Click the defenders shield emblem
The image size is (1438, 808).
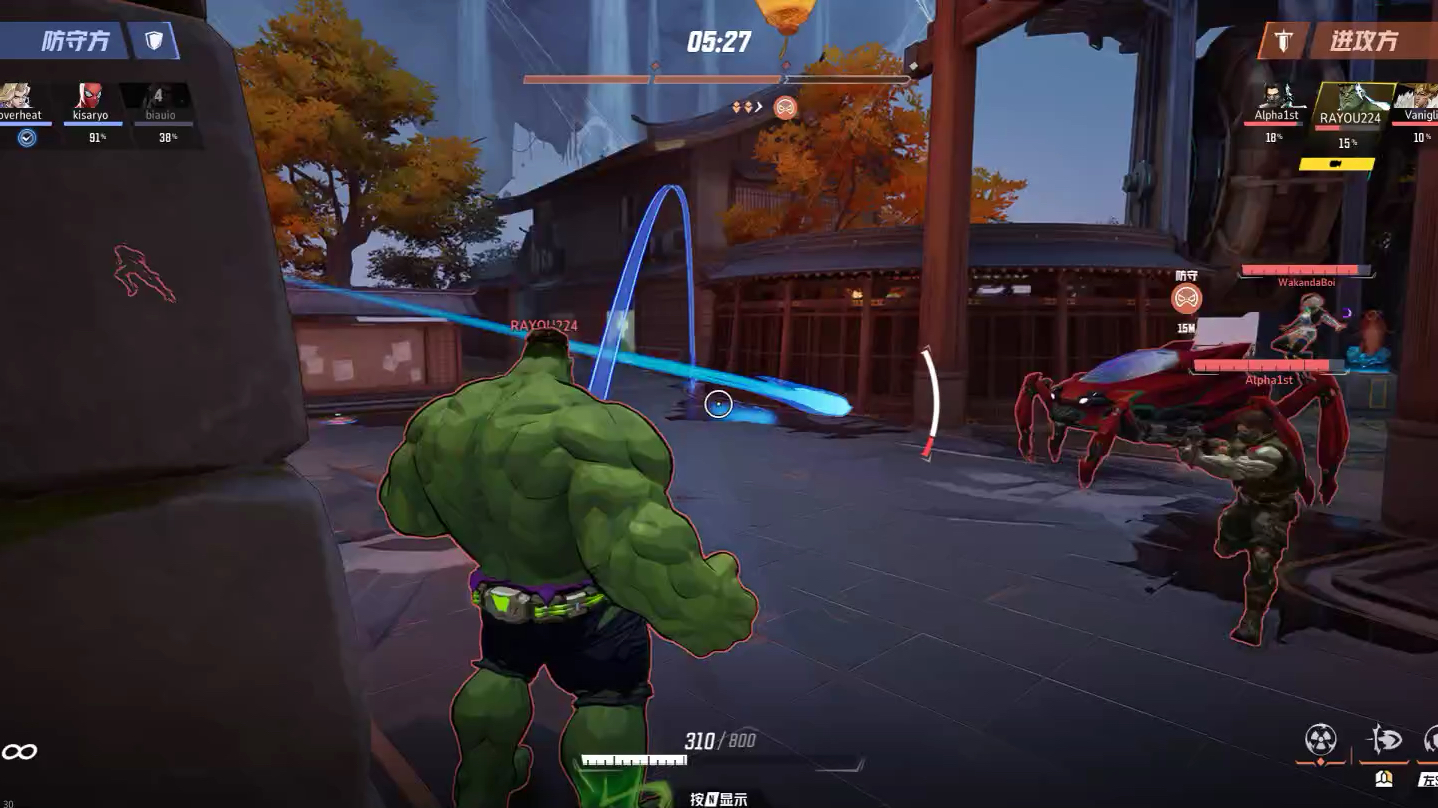point(154,40)
